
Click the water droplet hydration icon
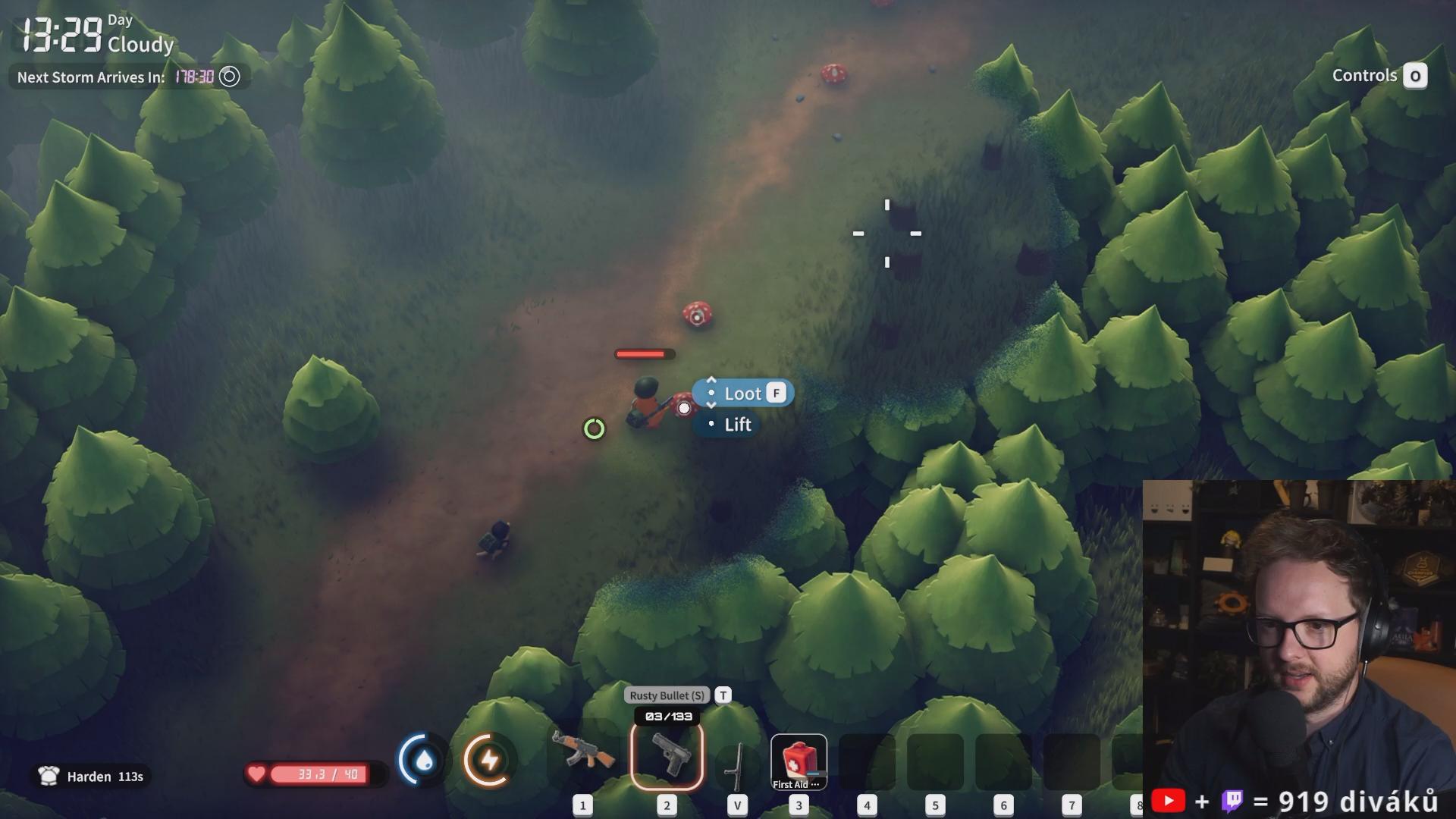(x=424, y=760)
